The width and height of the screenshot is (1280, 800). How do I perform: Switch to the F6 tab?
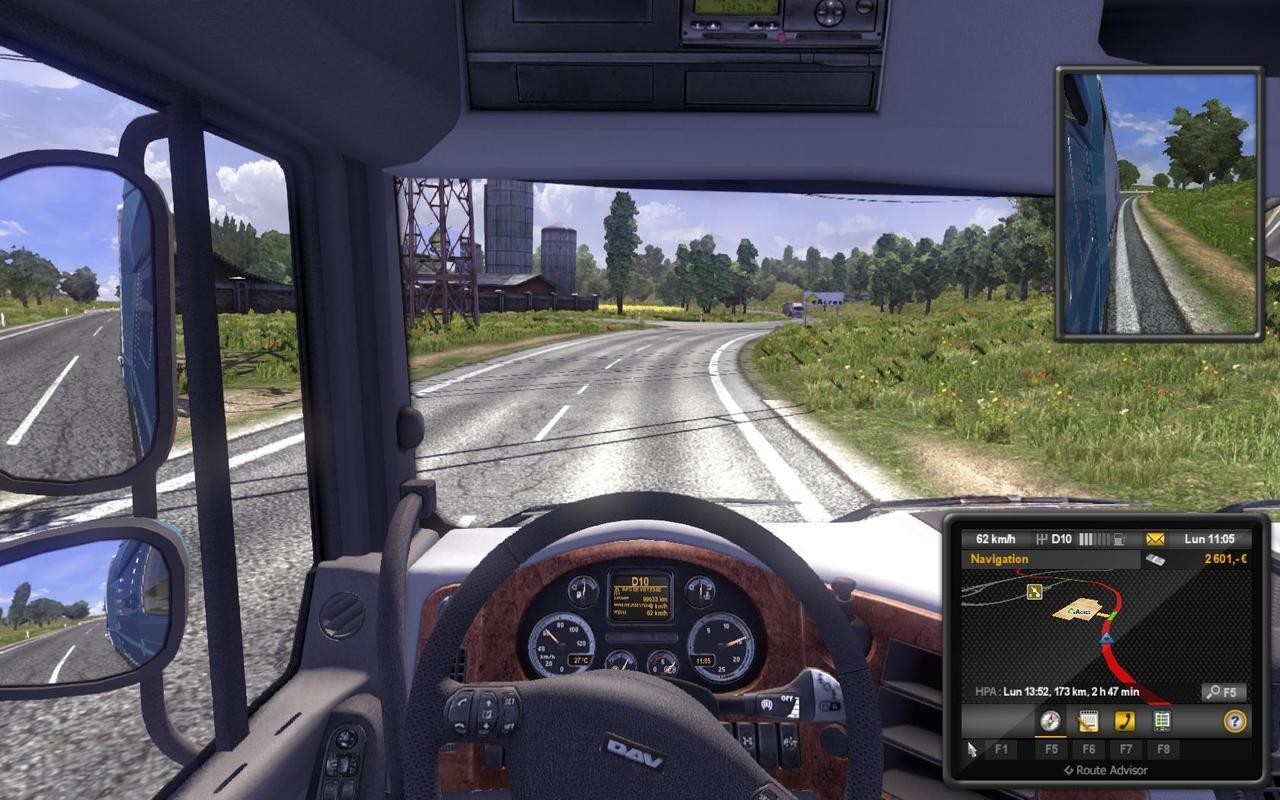coord(1090,748)
